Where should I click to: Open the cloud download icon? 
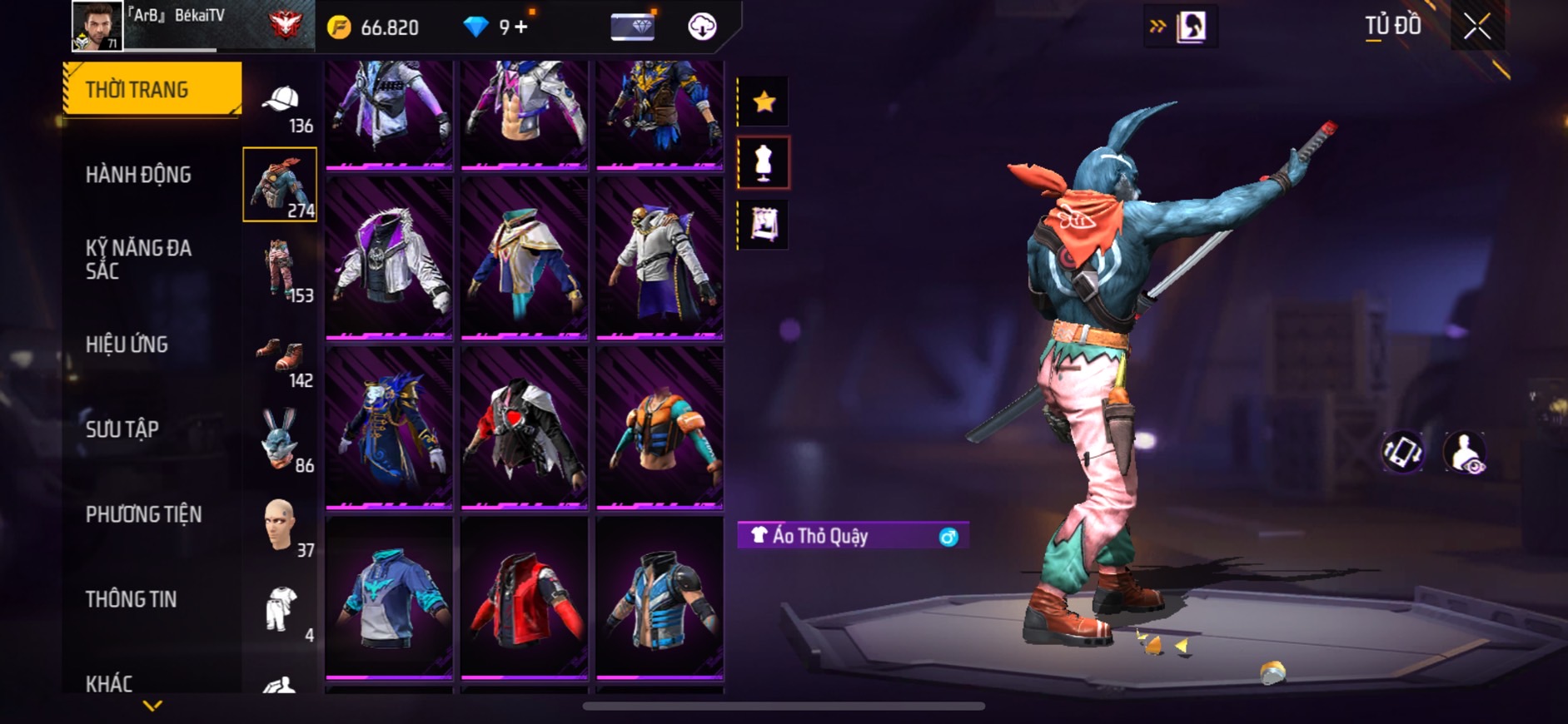702,27
